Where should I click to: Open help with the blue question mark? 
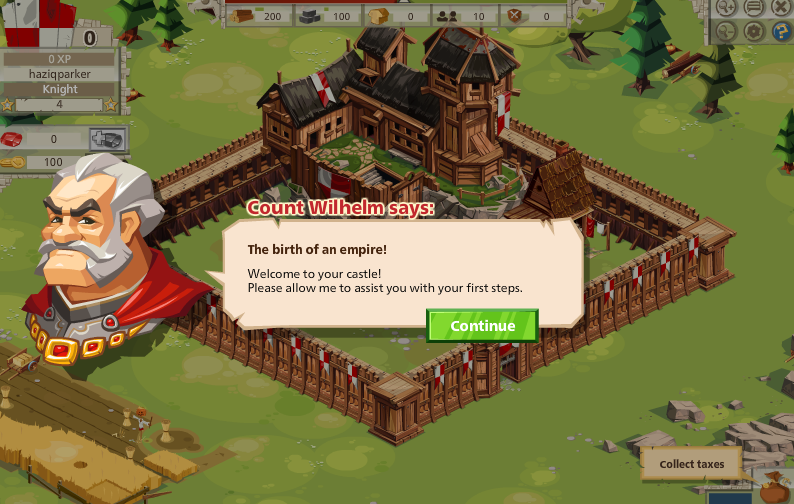click(x=782, y=31)
